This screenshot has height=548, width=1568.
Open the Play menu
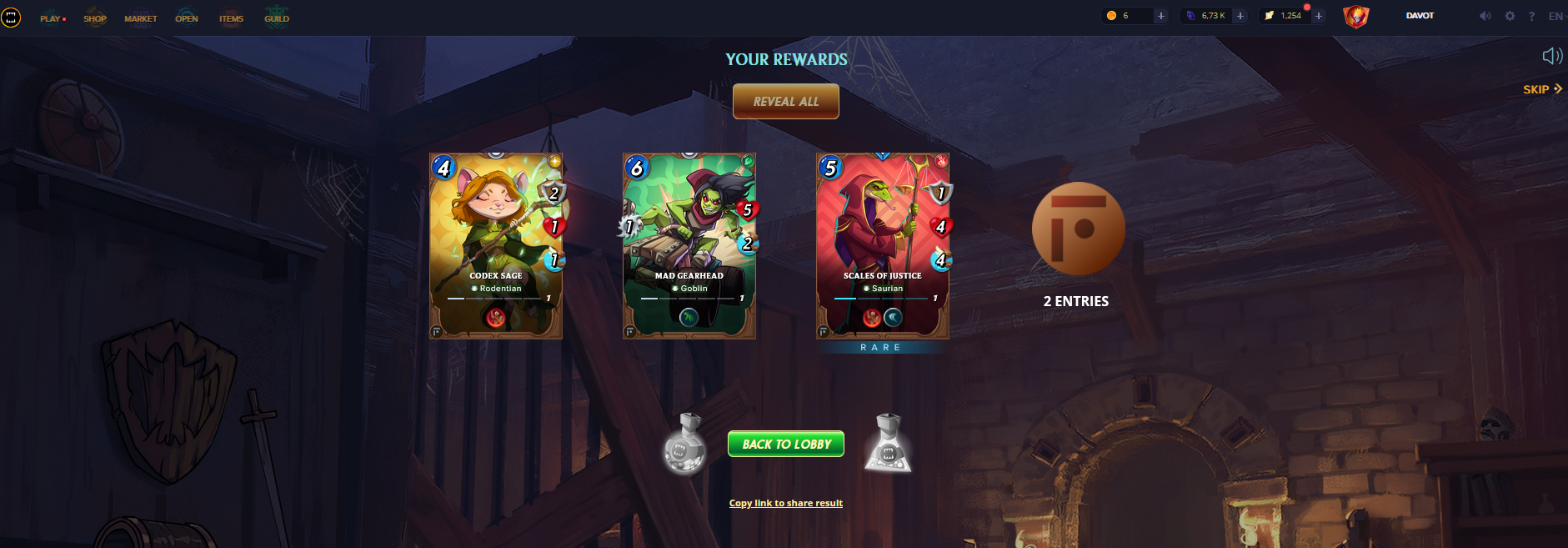(x=51, y=18)
